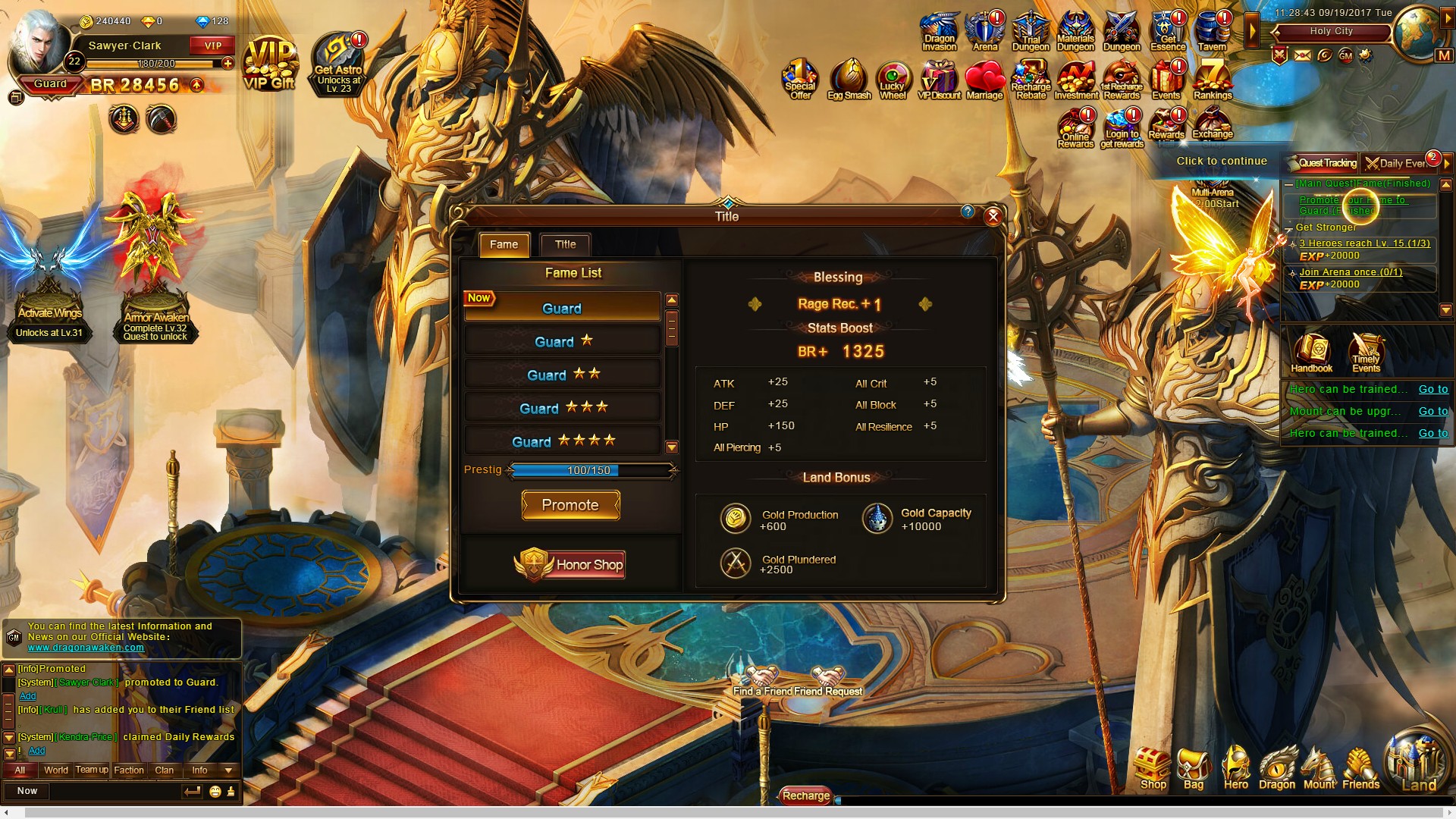Open the dragonawaken.com website link
Viewport: 1456px width, 819px height.
tap(86, 648)
